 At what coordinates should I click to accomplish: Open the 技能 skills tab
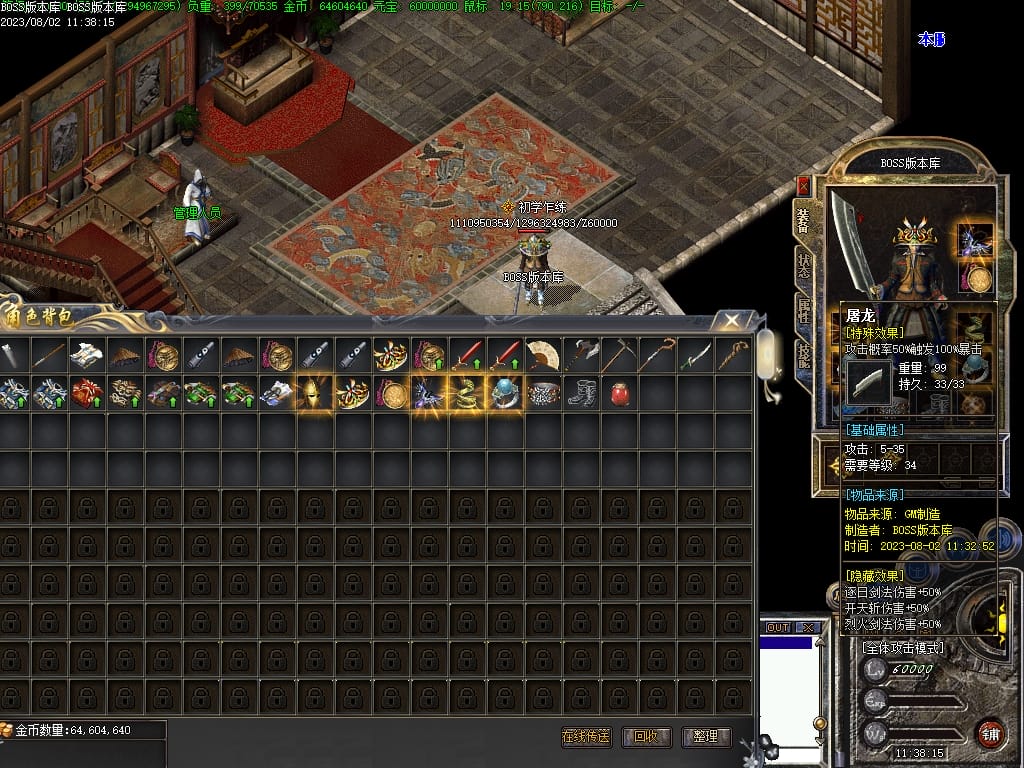click(803, 355)
